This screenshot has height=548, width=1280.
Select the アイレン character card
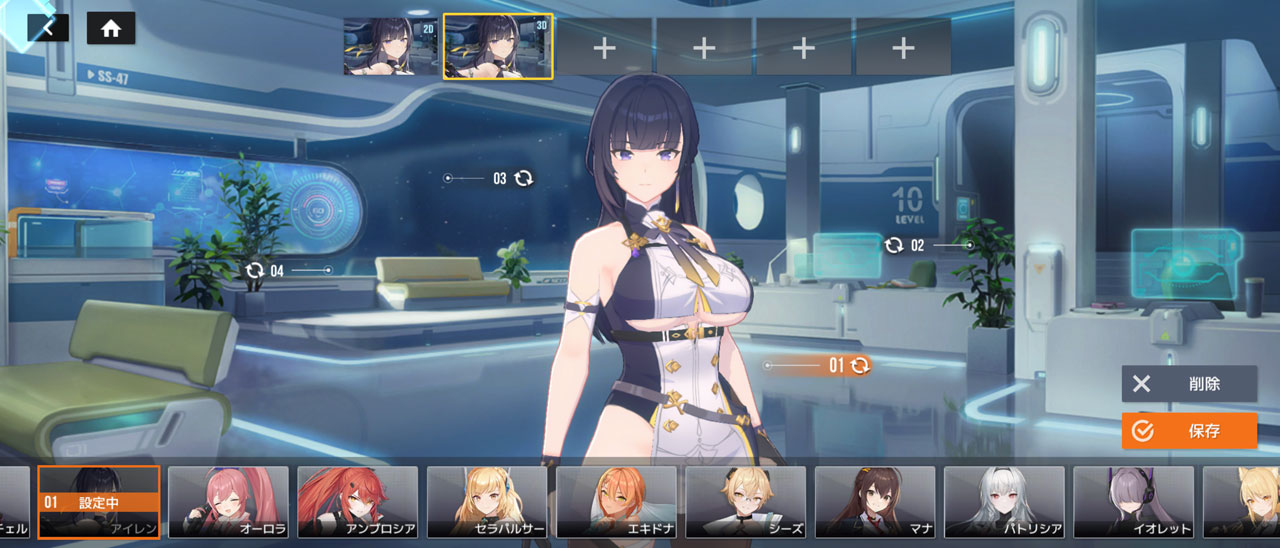99,502
